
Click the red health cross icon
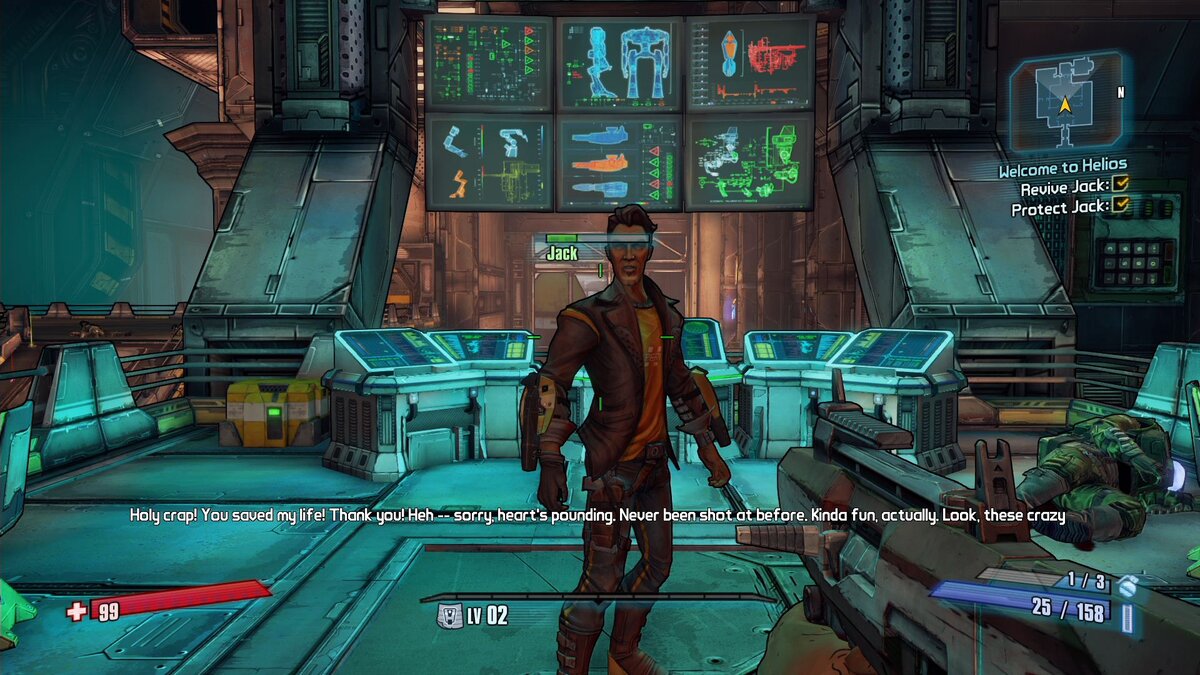[x=77, y=611]
